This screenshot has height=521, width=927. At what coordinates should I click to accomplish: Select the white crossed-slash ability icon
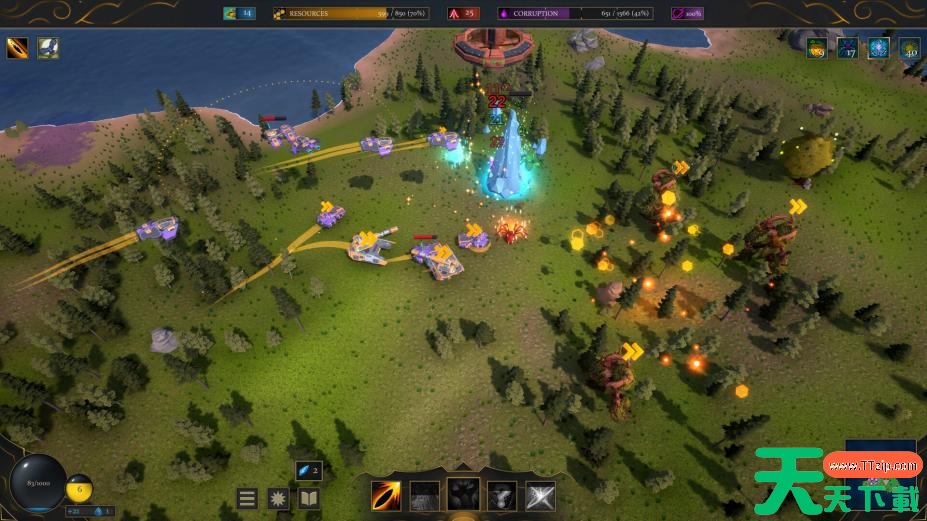(x=541, y=495)
